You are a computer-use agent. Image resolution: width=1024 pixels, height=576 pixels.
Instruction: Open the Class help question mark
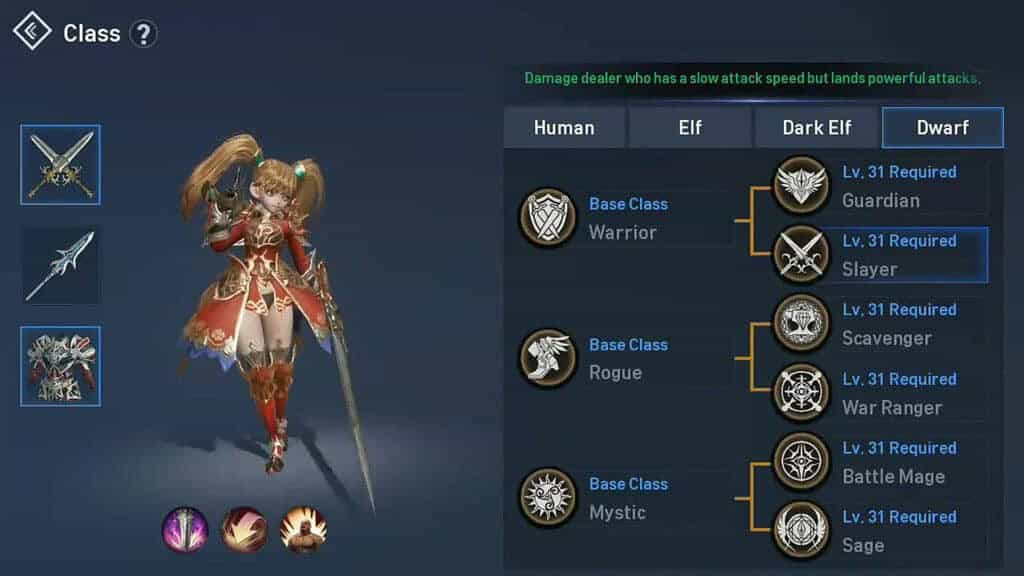144,34
